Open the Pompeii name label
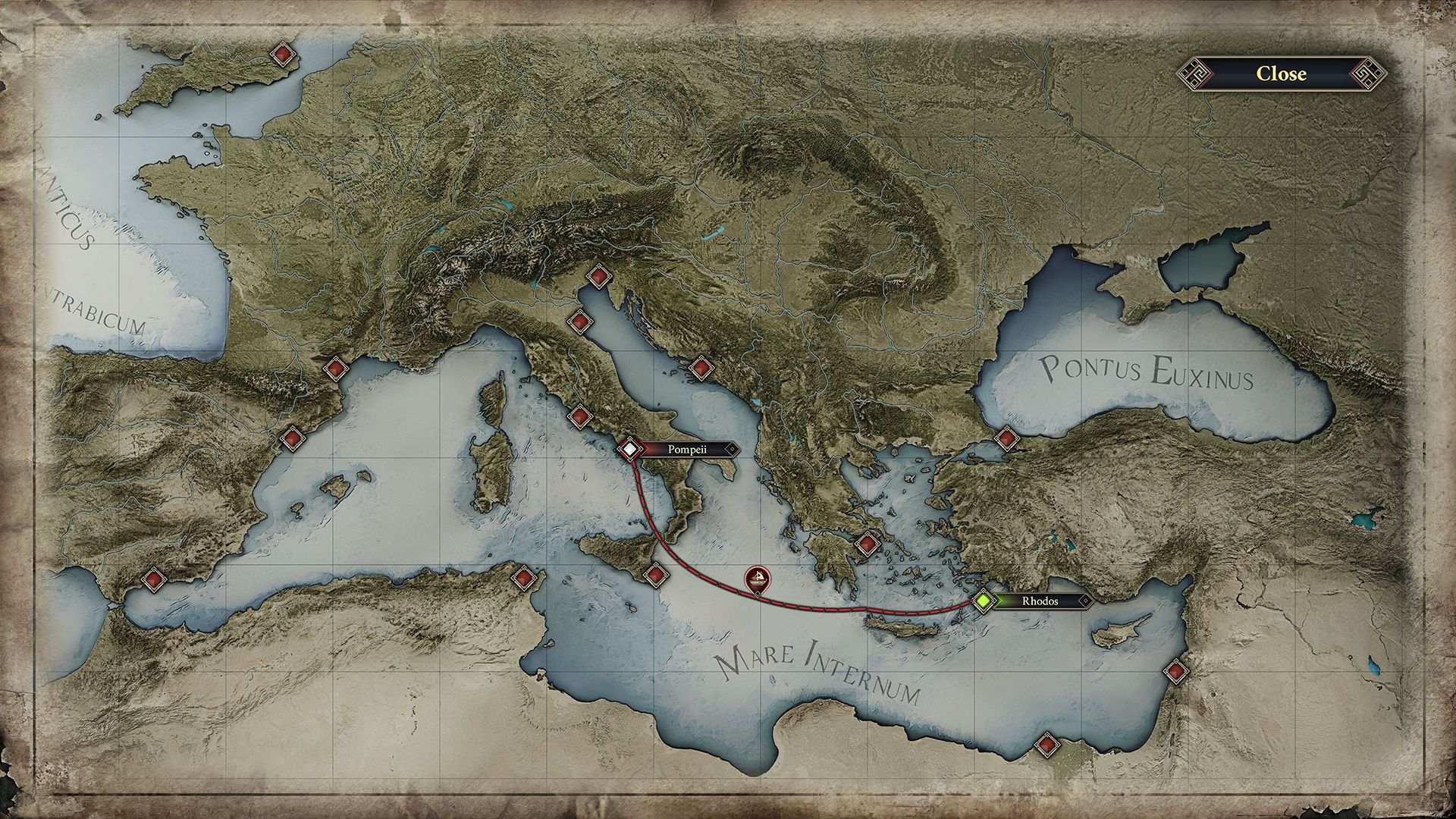The image size is (1456, 819). [688, 449]
